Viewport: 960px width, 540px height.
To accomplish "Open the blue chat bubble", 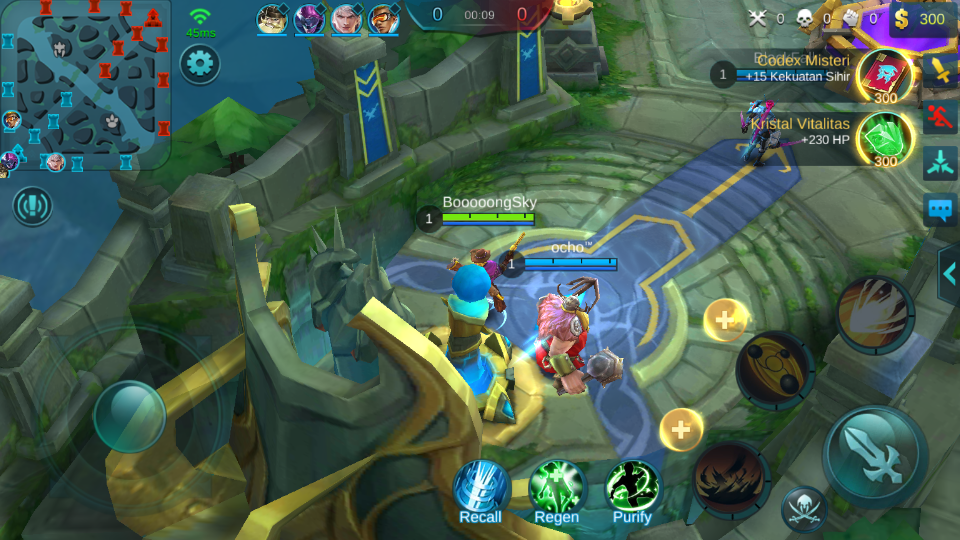I will (940, 210).
